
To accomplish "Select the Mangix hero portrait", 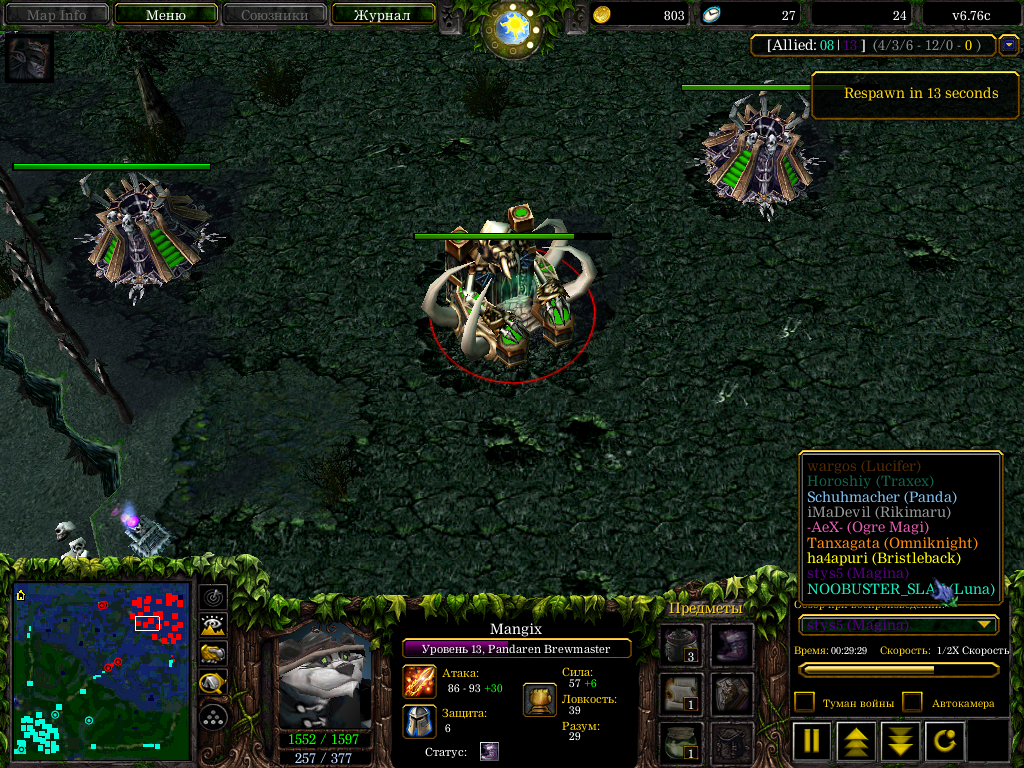I will tap(323, 682).
